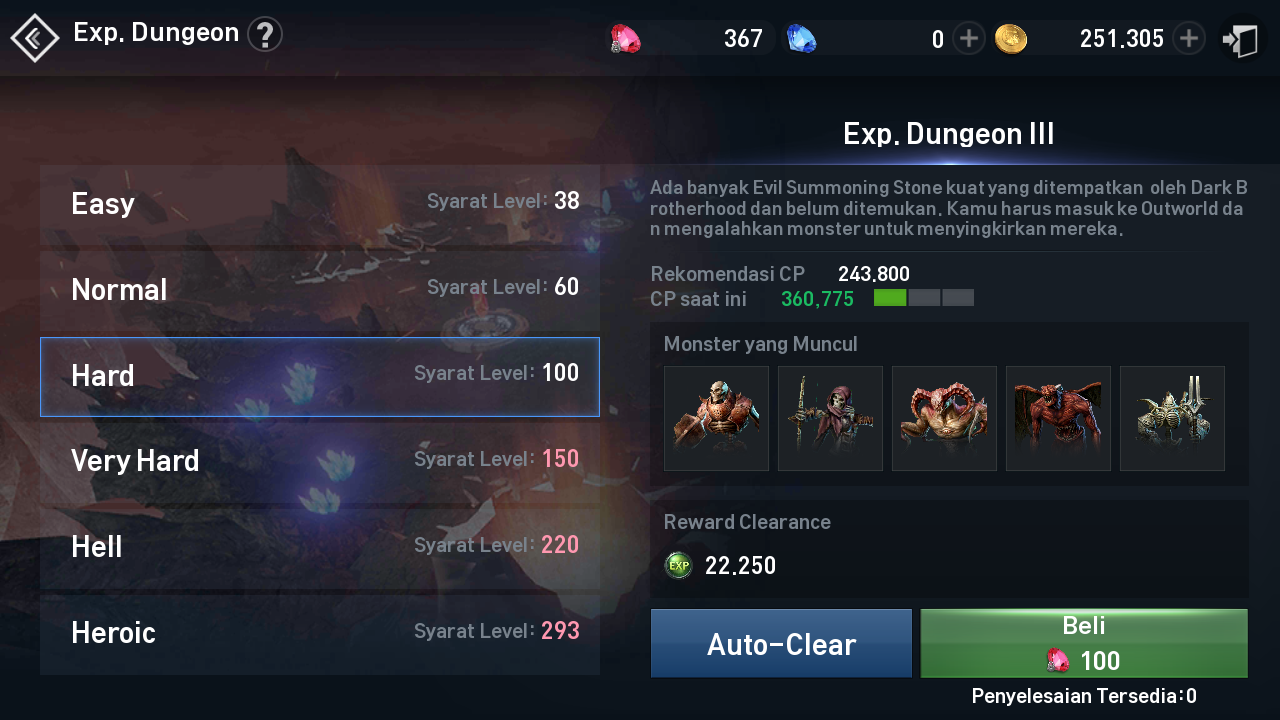Image resolution: width=1280 pixels, height=720 pixels.
Task: Open the Exp. Dungeon help icon
Action: pyautogui.click(x=265, y=33)
